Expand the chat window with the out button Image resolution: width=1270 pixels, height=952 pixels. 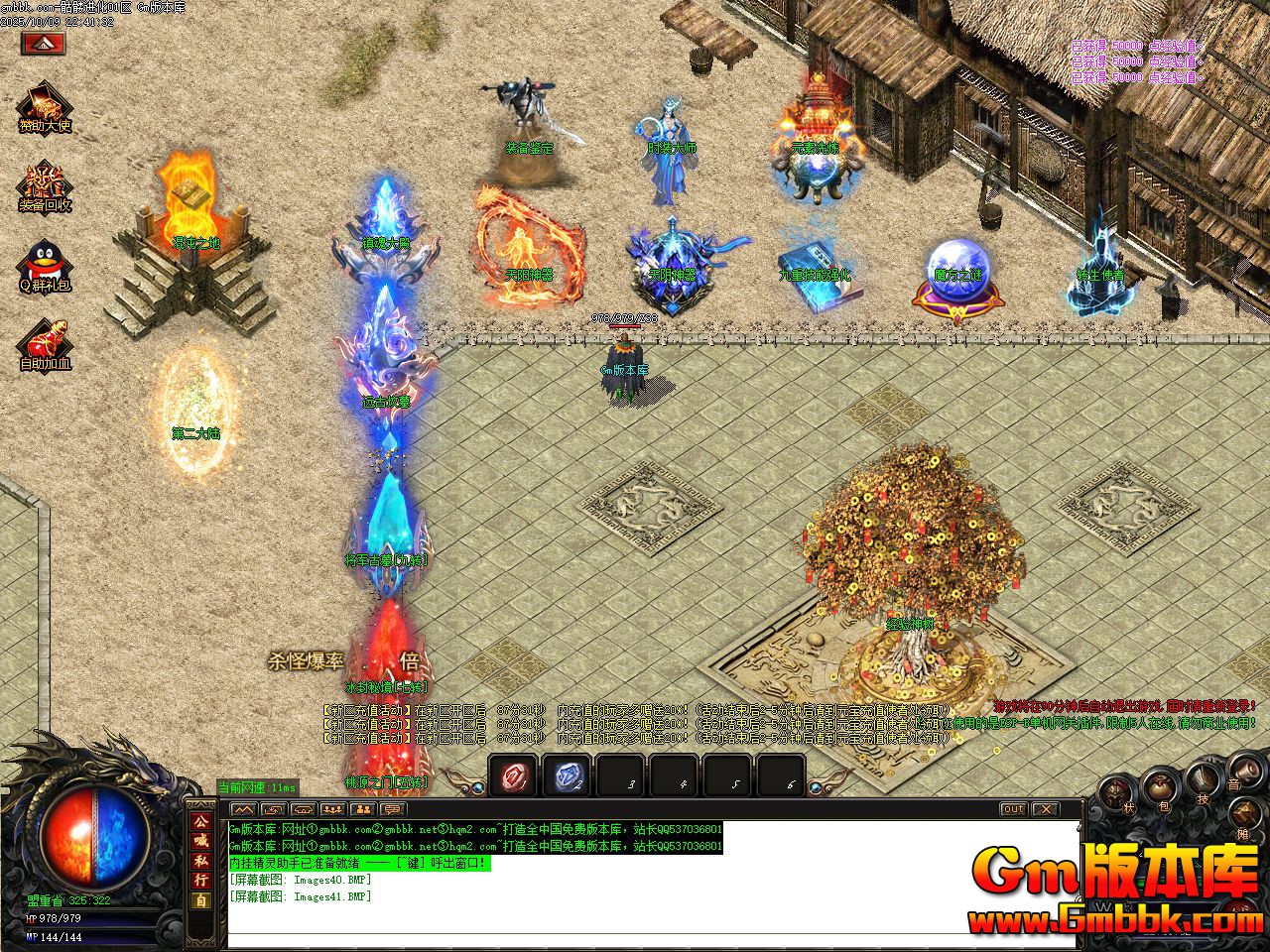pyautogui.click(x=1013, y=809)
